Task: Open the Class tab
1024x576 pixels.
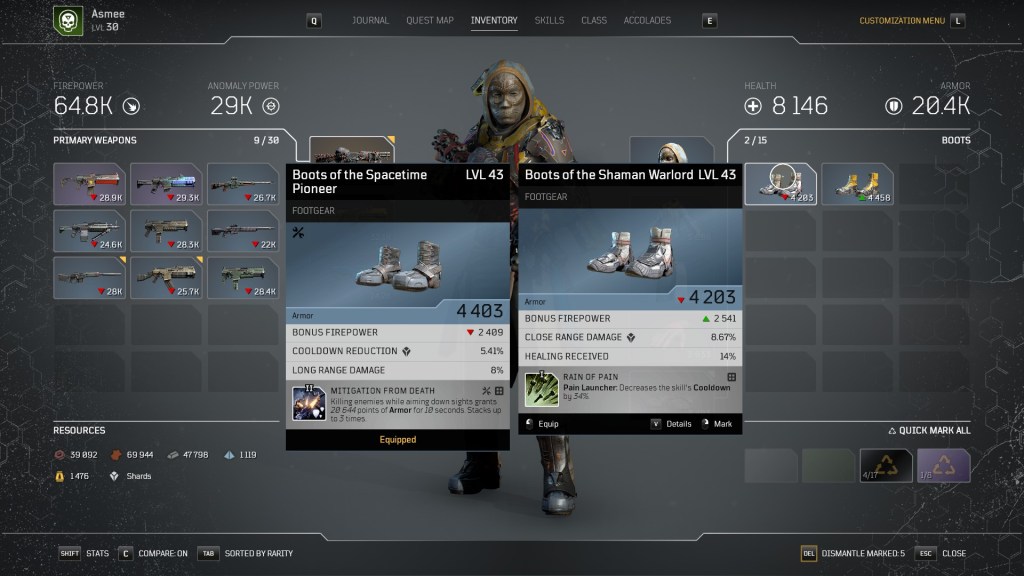Action: point(594,20)
